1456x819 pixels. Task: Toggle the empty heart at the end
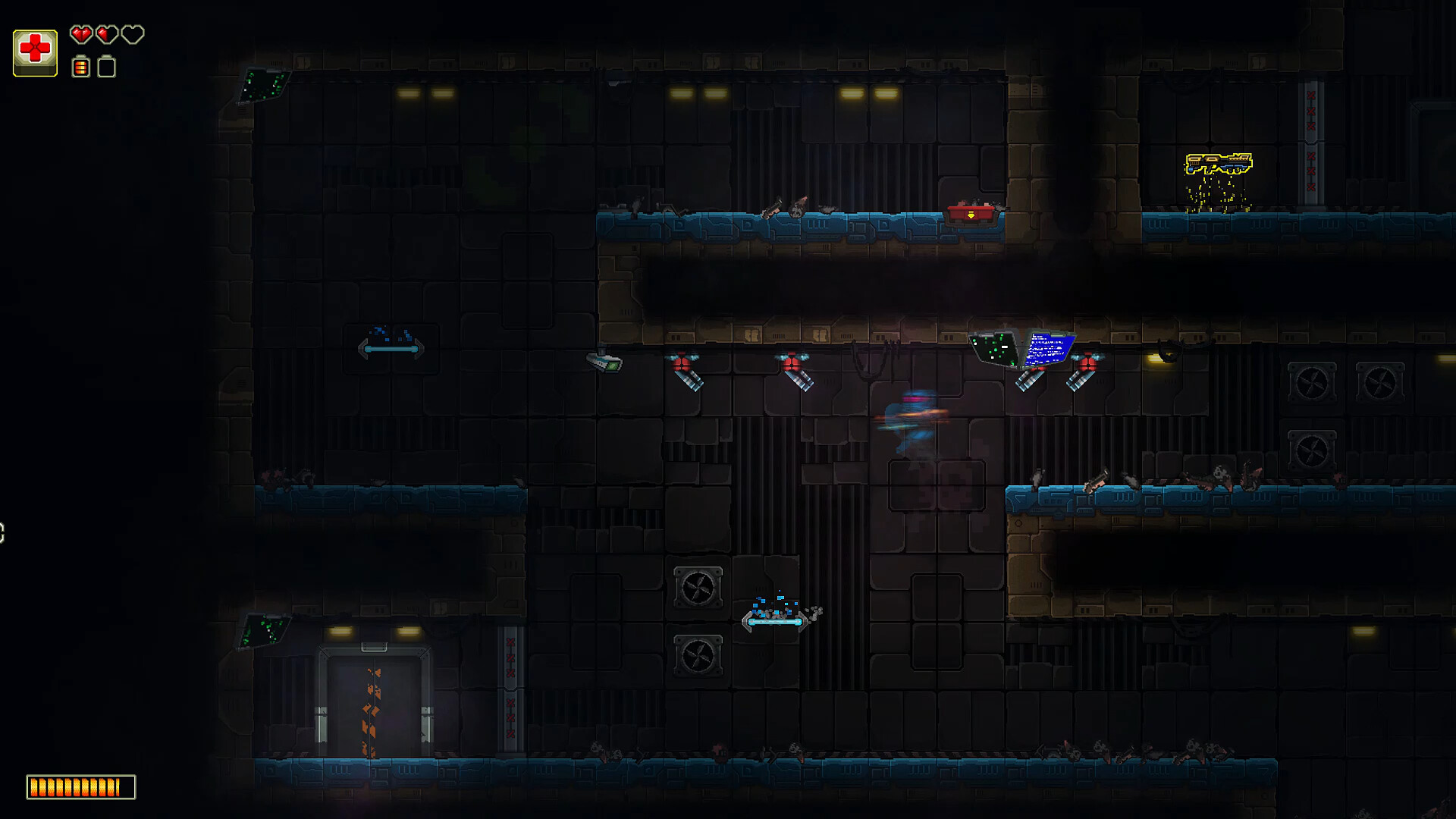click(x=132, y=35)
